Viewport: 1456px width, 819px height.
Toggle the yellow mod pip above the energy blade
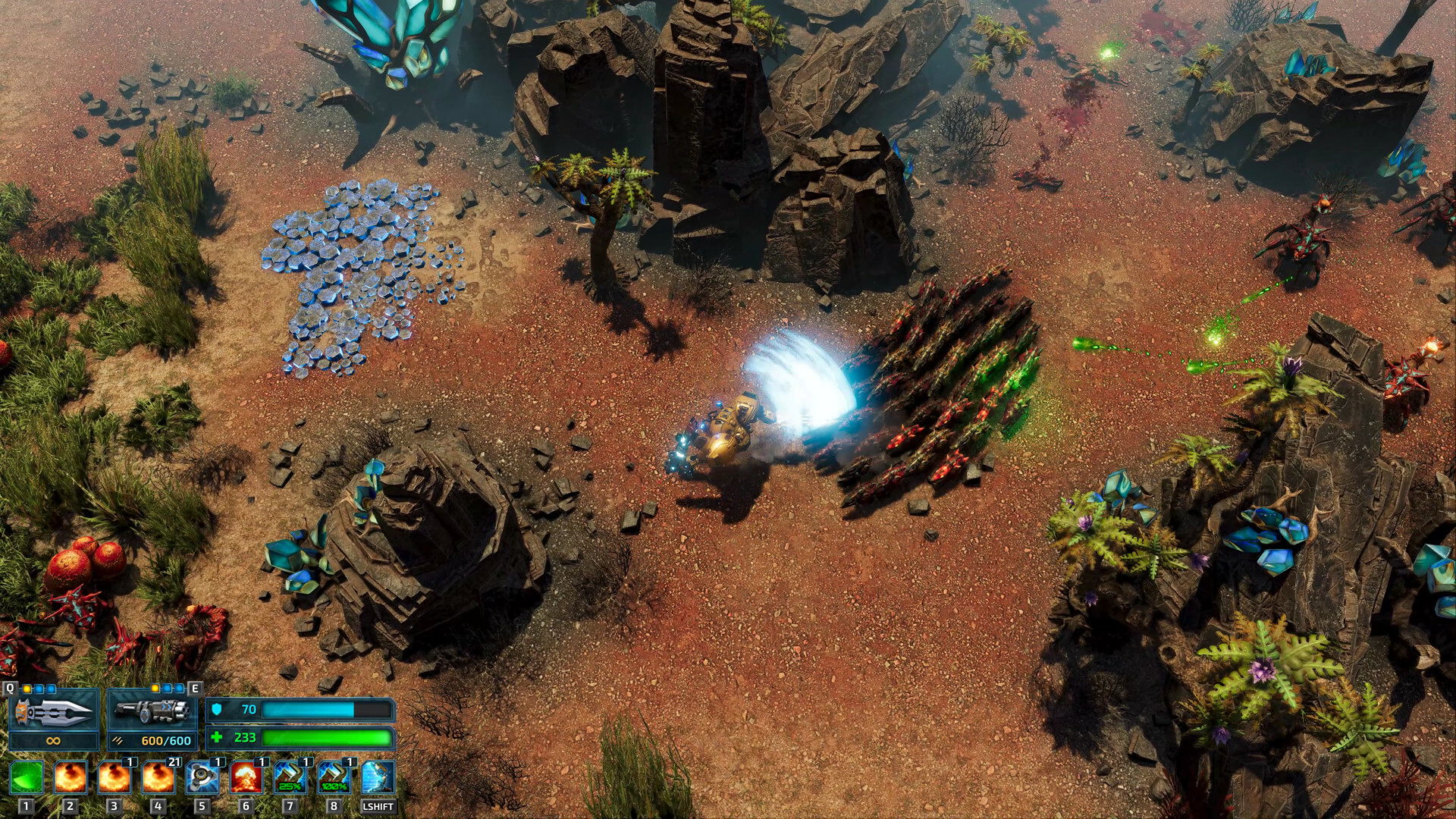pos(27,689)
